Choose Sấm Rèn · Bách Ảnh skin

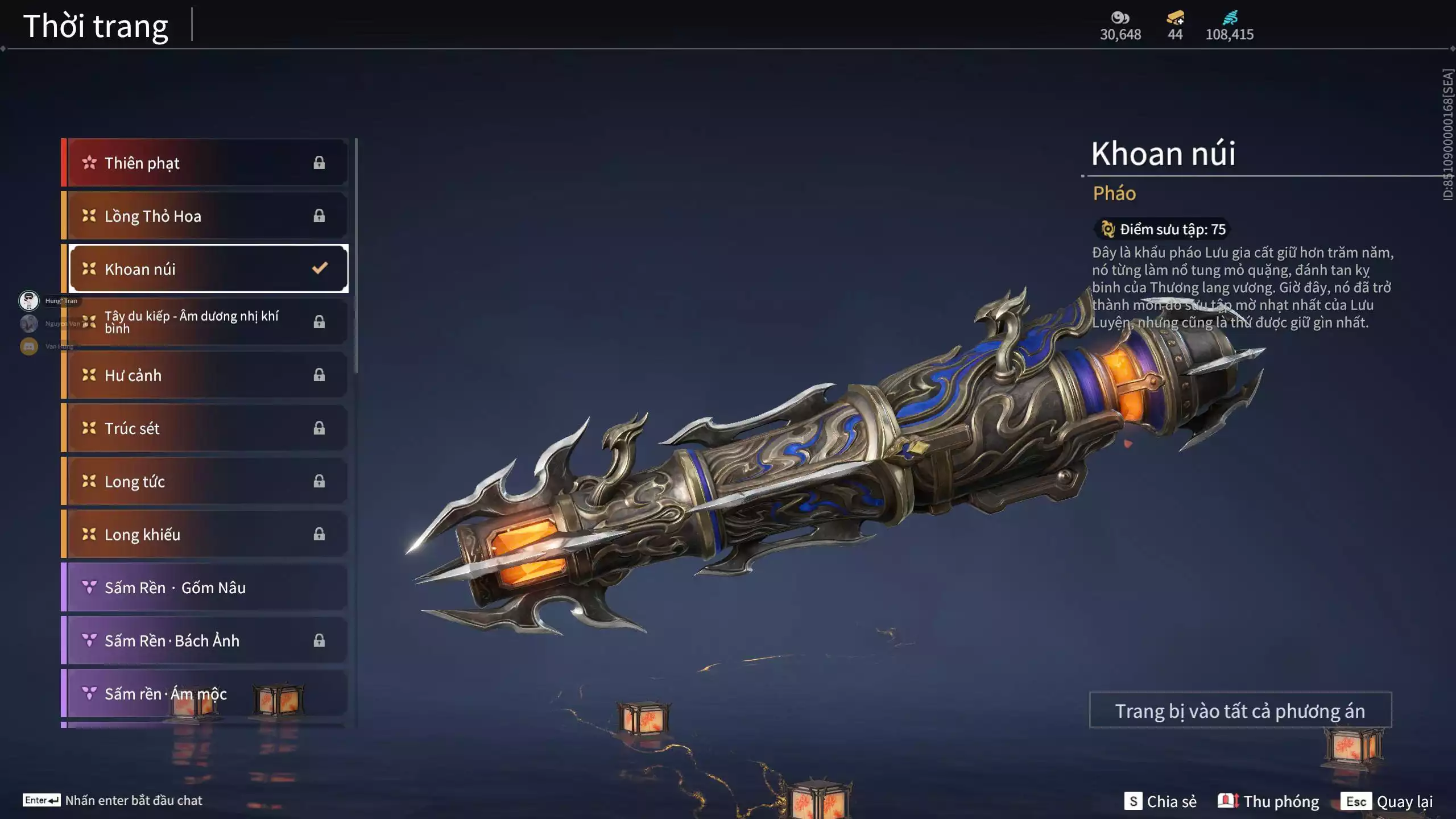click(x=205, y=641)
